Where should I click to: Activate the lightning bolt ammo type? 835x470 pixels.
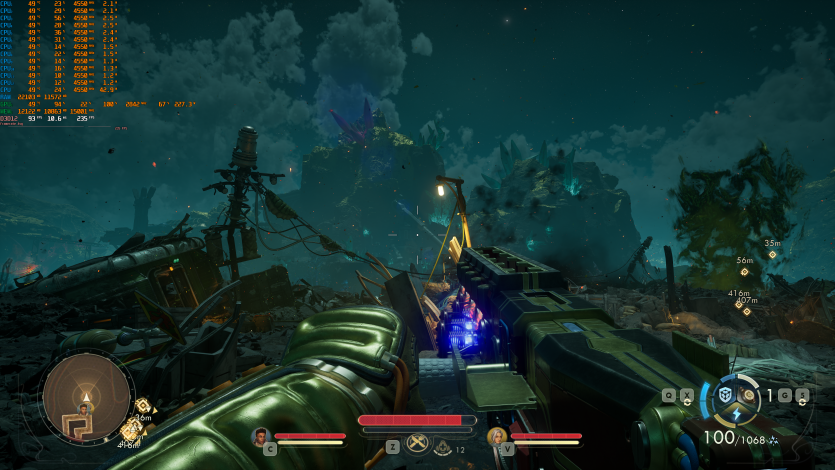tap(737, 414)
